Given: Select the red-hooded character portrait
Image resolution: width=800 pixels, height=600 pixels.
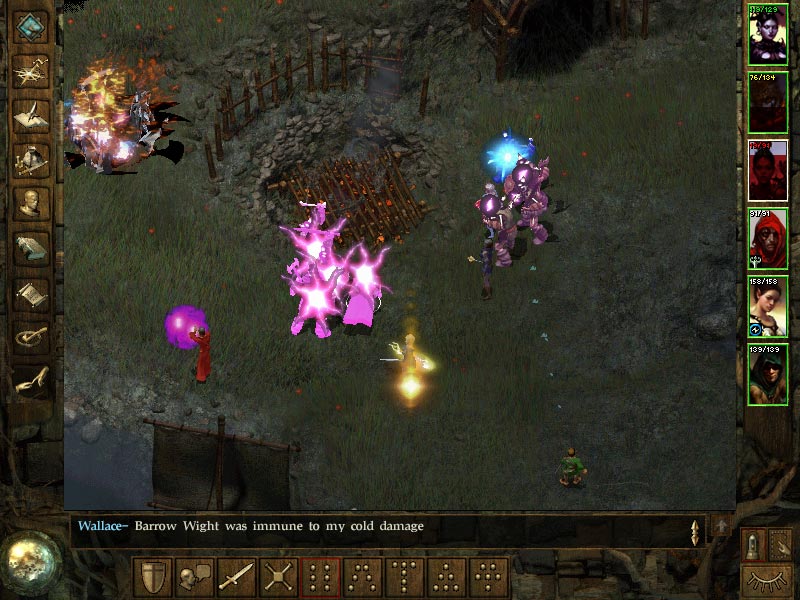Looking at the screenshot, I should [x=768, y=239].
